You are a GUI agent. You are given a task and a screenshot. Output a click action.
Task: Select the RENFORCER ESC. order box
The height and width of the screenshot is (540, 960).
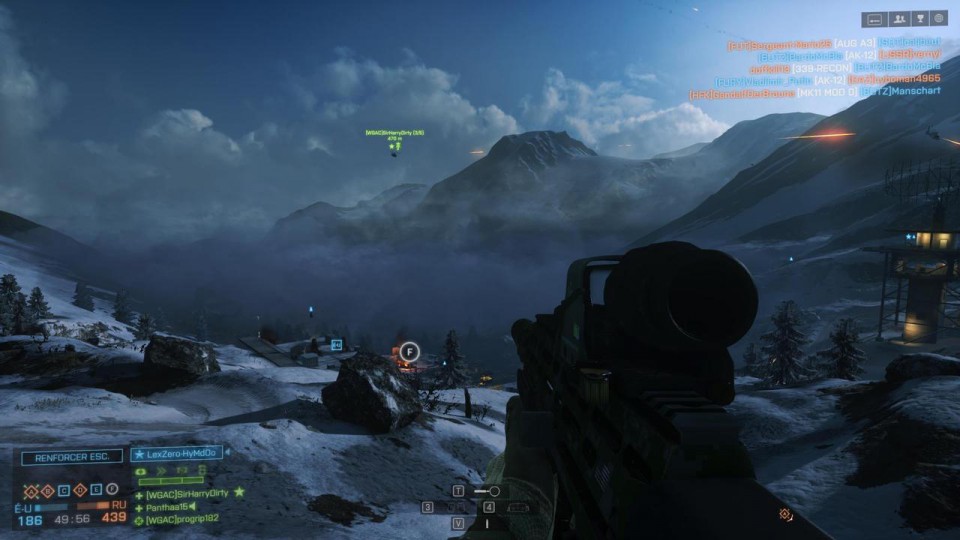72,456
